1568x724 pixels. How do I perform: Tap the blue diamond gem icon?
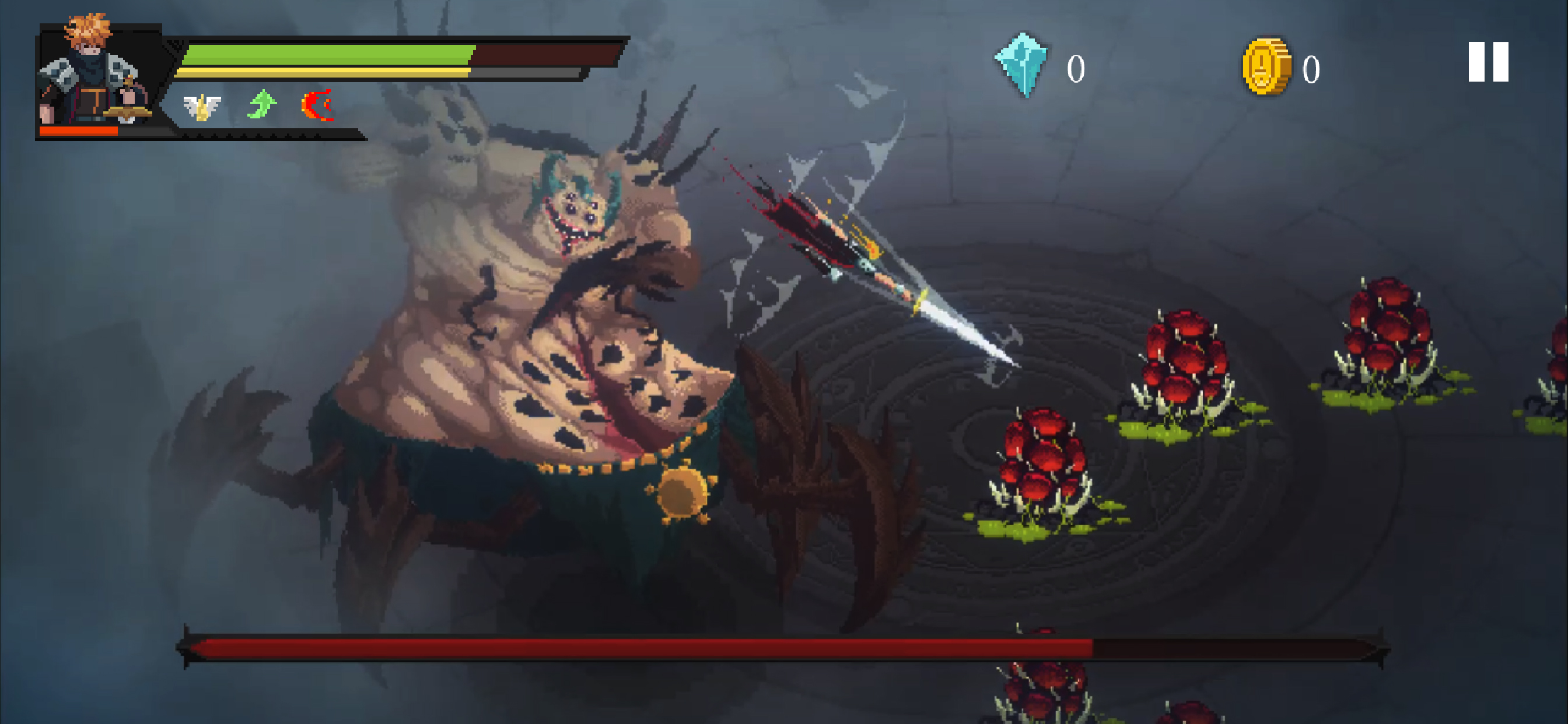pyautogui.click(x=1023, y=65)
